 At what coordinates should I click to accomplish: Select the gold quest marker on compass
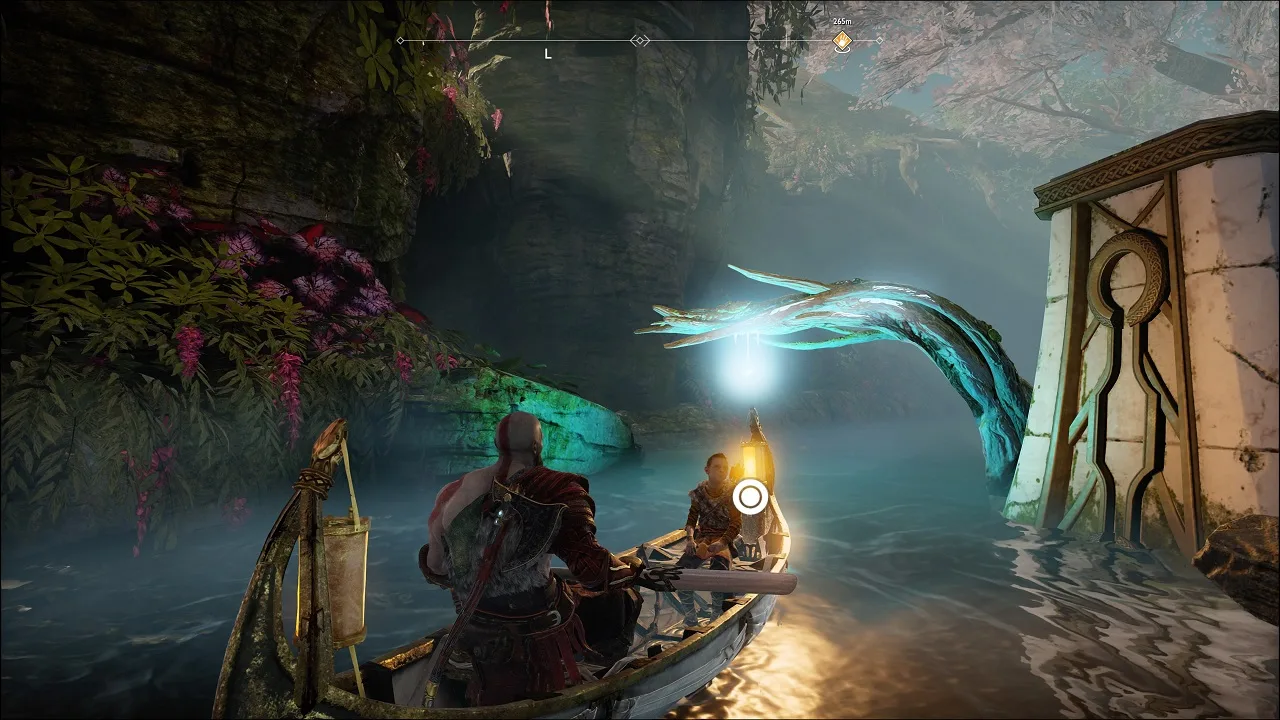(x=842, y=41)
